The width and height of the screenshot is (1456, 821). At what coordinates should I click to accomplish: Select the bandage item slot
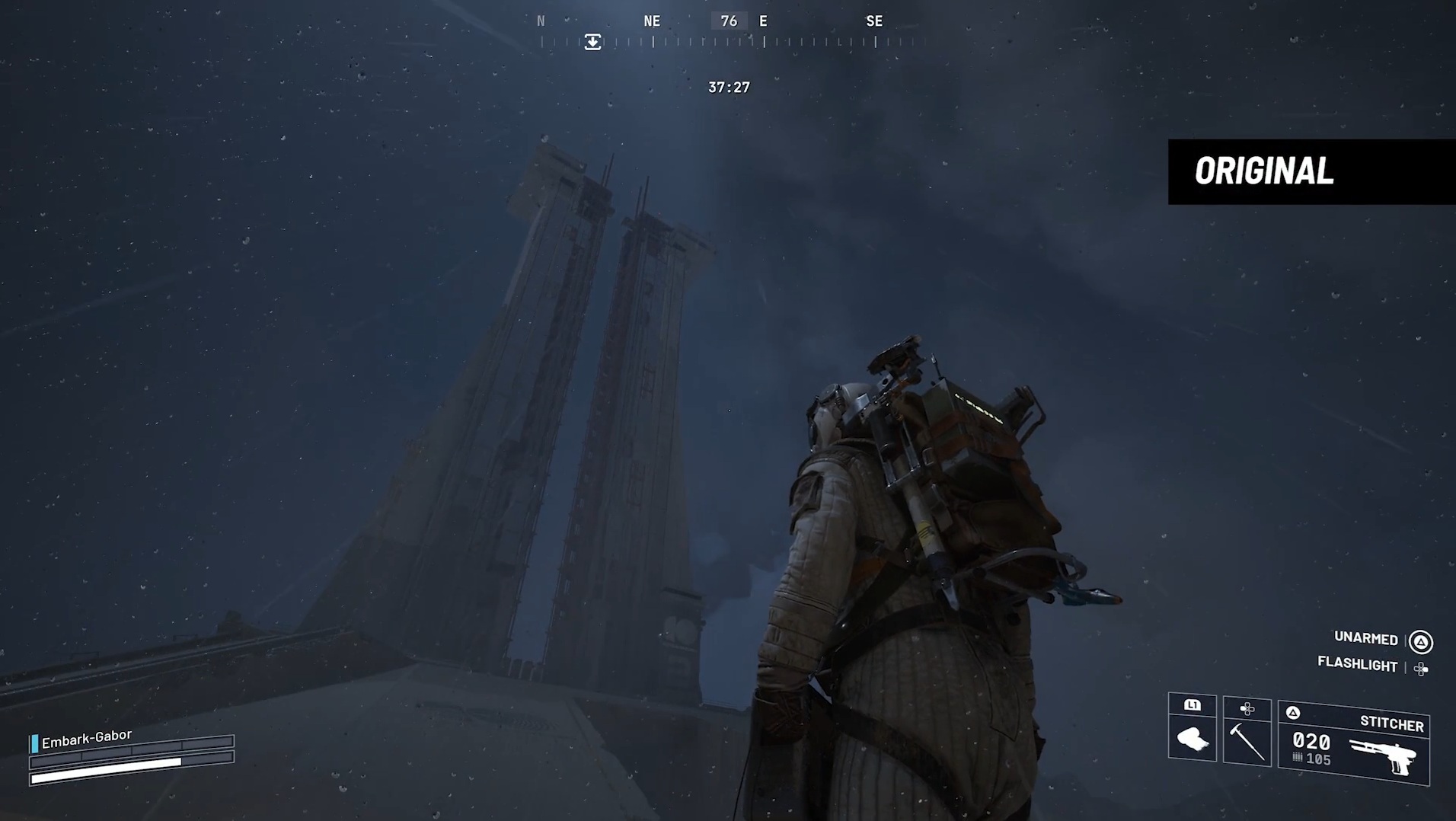pos(1192,730)
